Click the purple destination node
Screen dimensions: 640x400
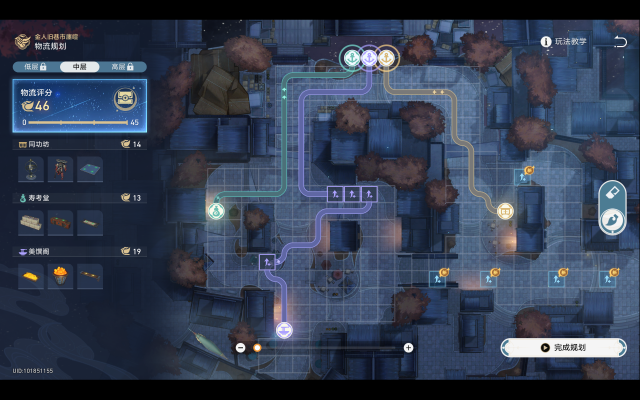click(284, 330)
